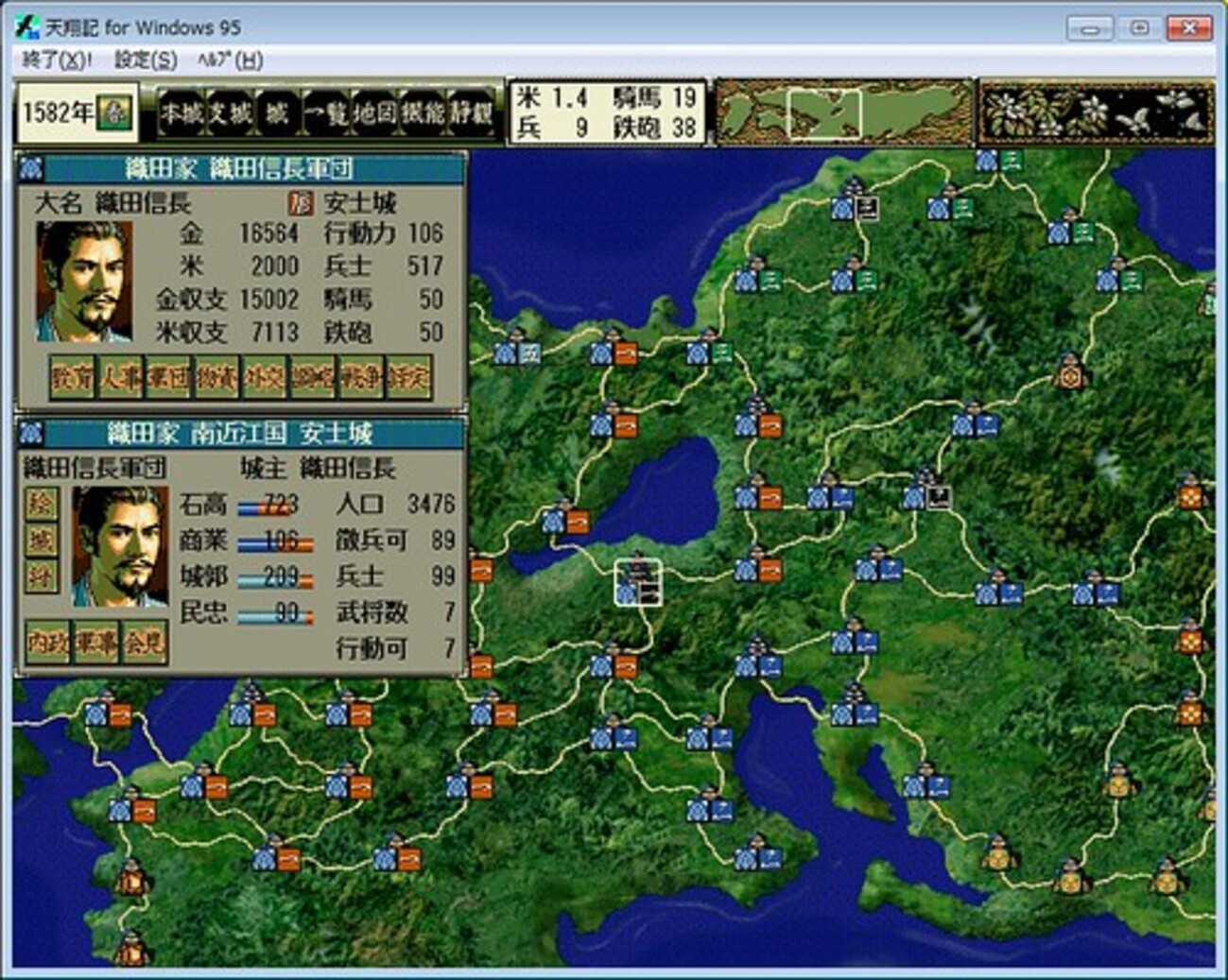The height and width of the screenshot is (980, 1228).
Task: Click the 将 officers button
Action: pos(41,576)
